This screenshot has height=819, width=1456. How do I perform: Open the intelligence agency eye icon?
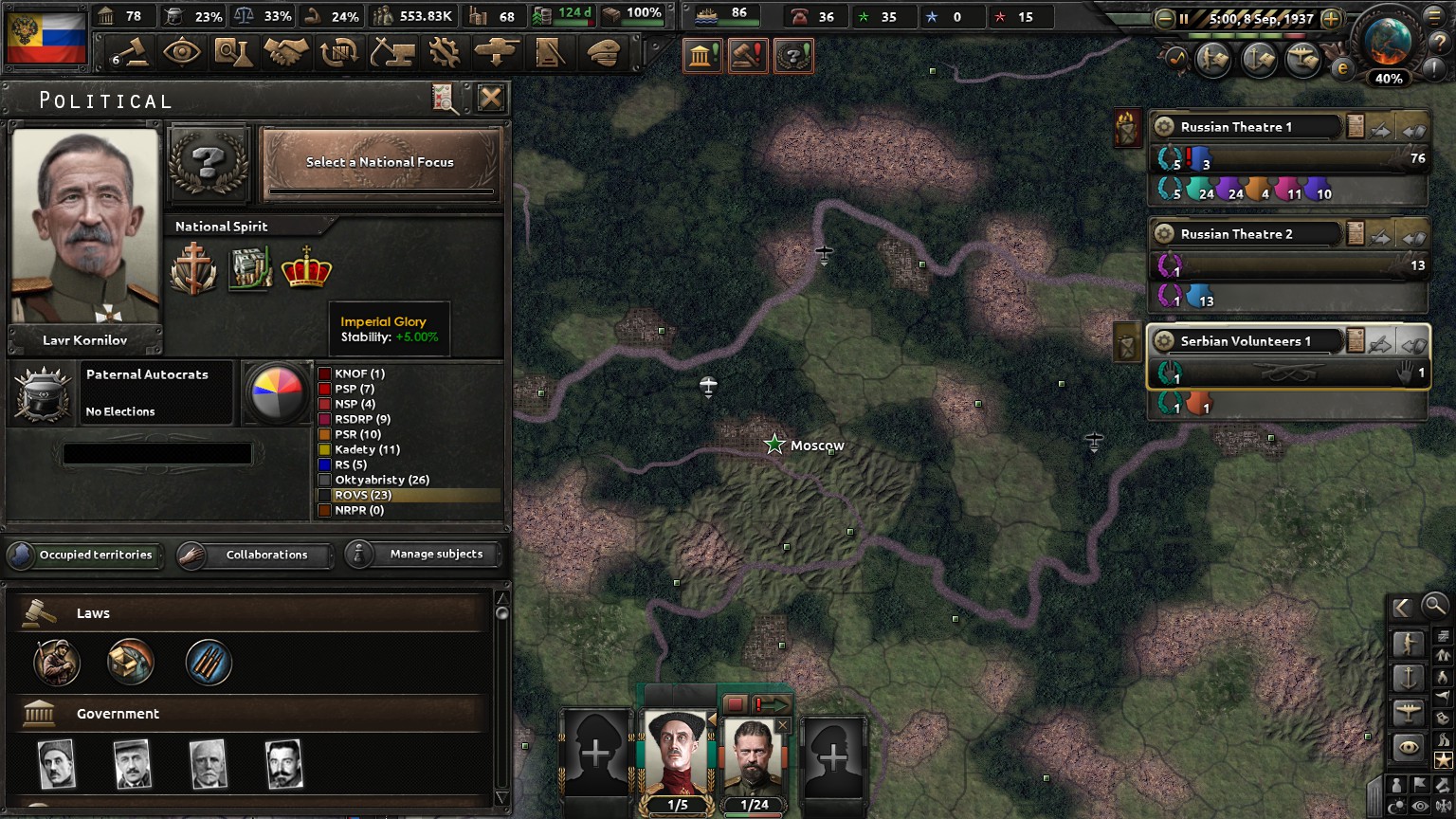(183, 52)
